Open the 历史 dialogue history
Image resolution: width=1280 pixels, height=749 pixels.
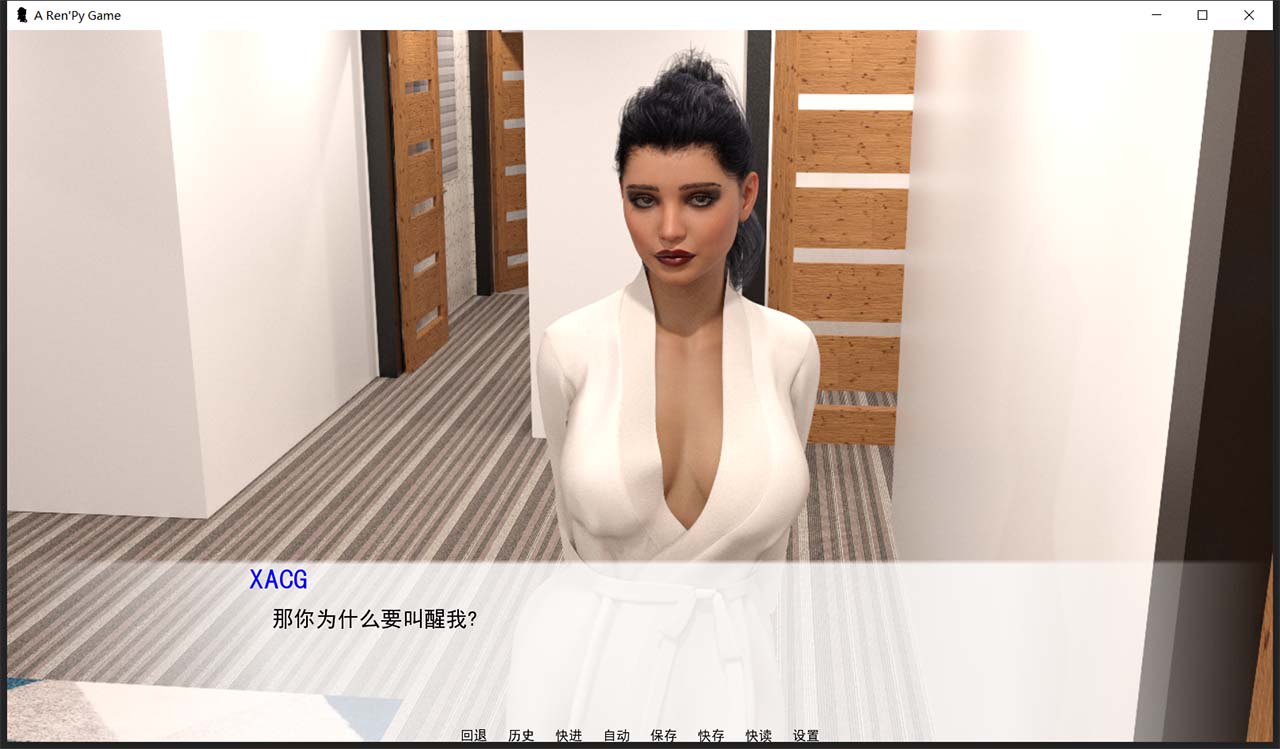tap(521, 735)
